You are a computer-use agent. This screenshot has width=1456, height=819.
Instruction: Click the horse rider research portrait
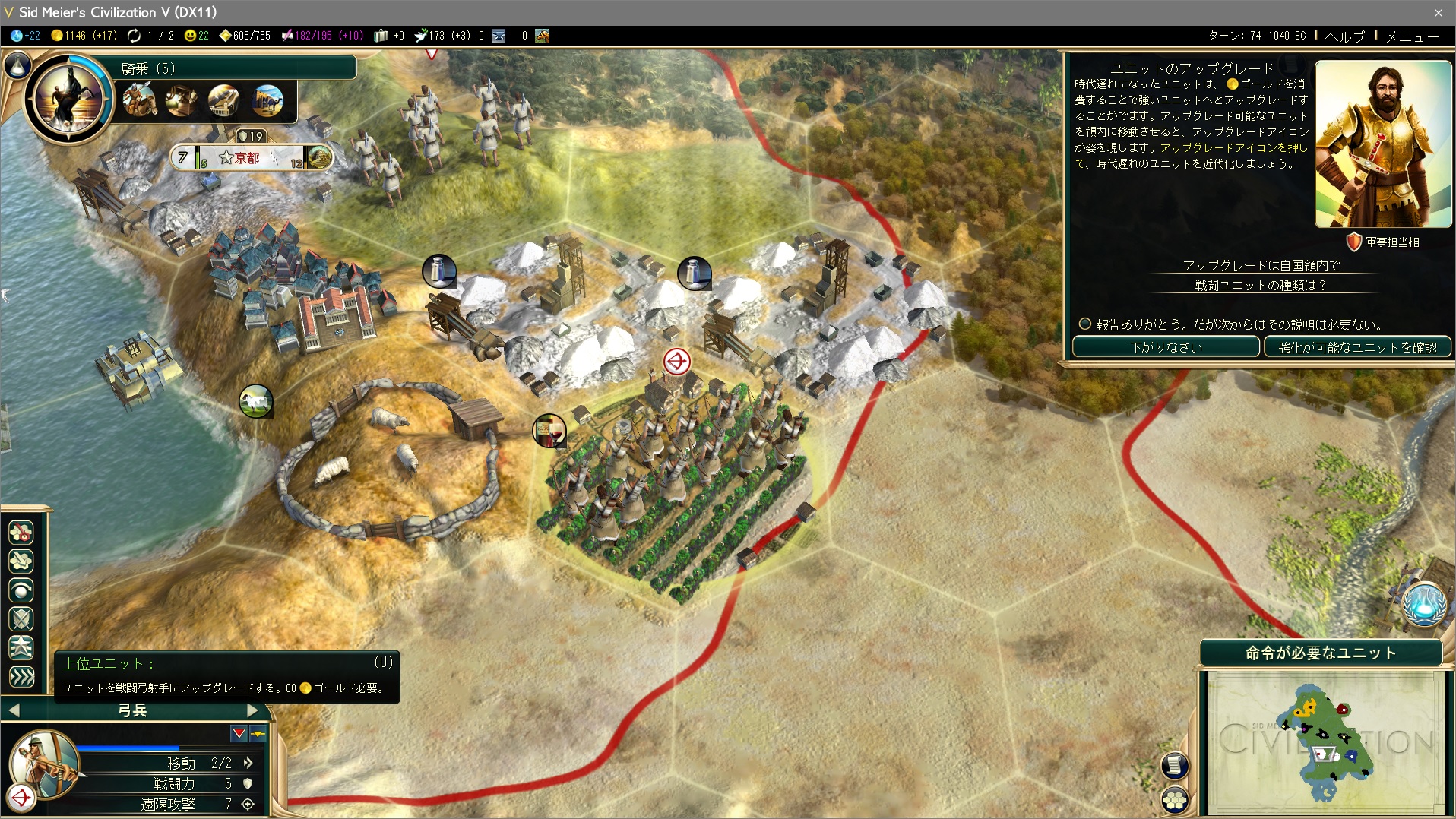pyautogui.click(x=68, y=98)
